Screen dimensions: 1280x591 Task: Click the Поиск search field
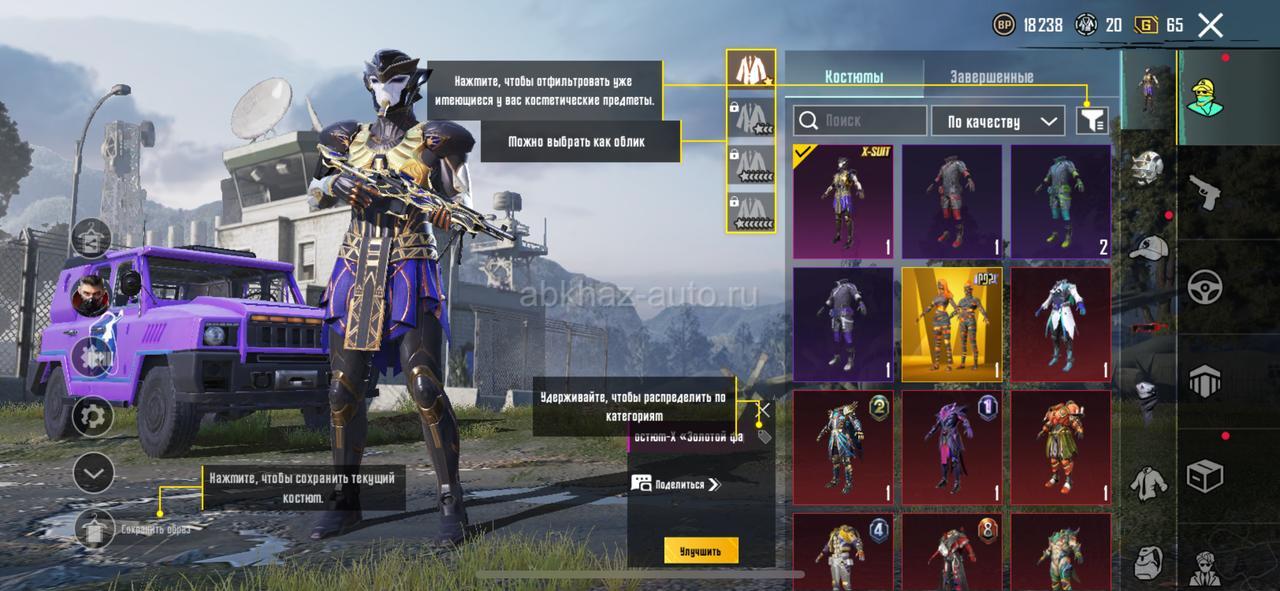(x=860, y=121)
